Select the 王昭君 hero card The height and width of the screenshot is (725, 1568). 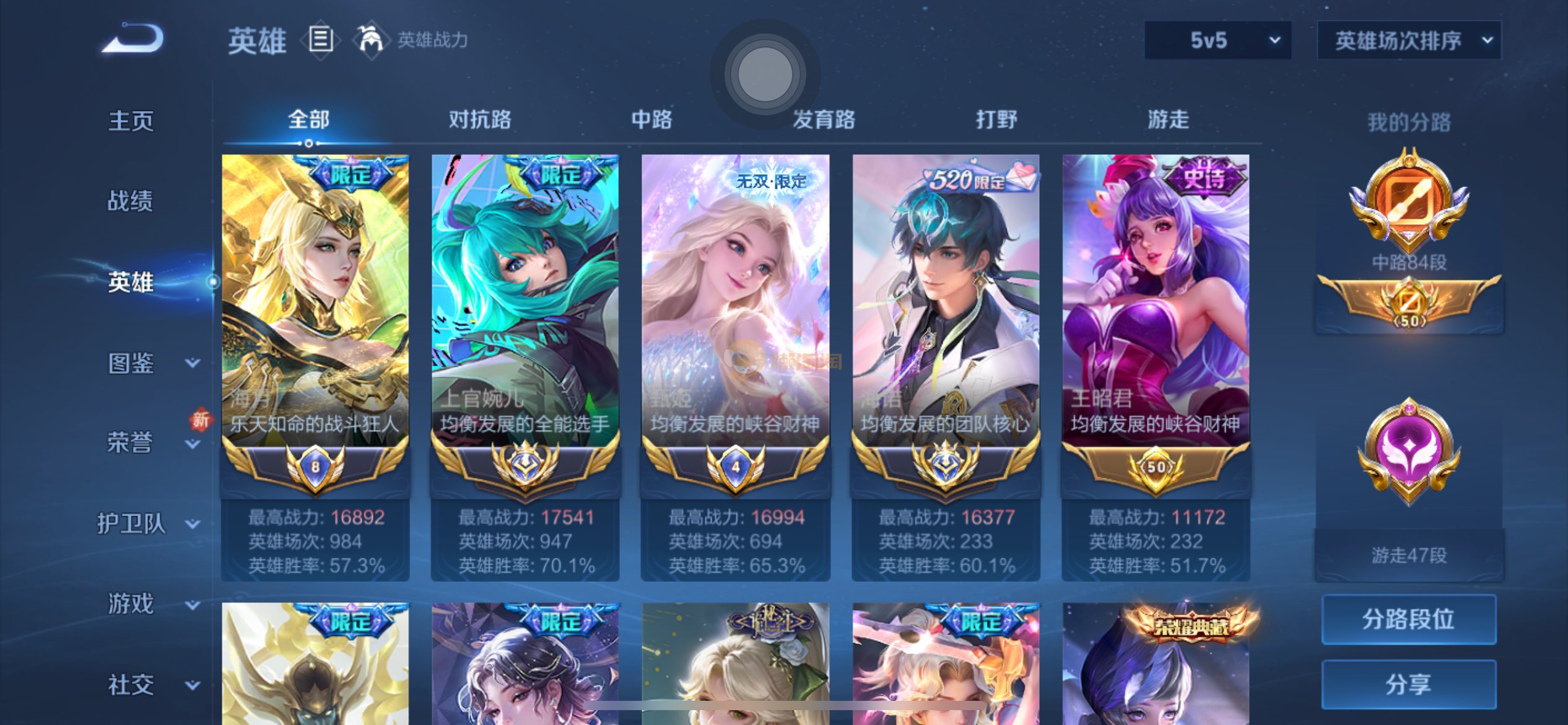[1156, 322]
